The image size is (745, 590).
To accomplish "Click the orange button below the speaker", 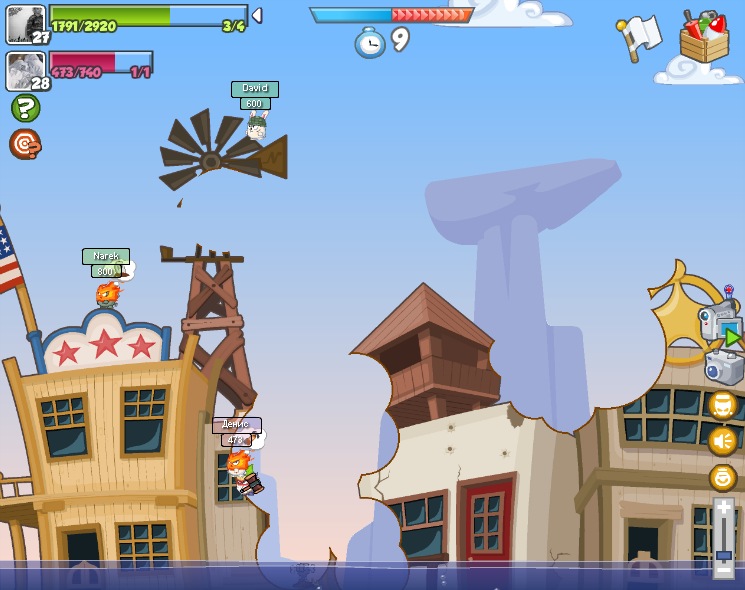I will point(722,477).
